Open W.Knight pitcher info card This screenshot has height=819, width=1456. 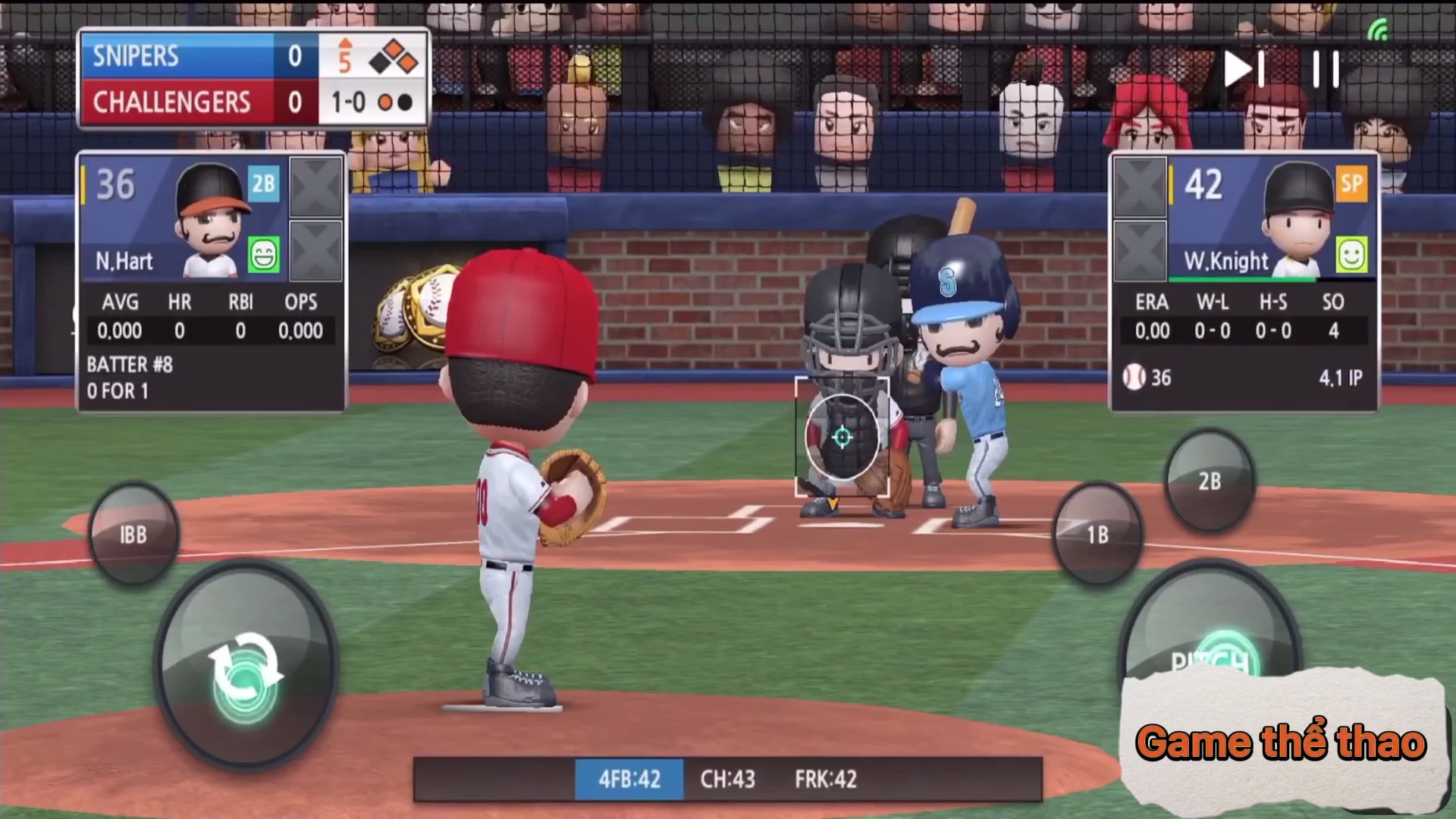tap(1244, 282)
